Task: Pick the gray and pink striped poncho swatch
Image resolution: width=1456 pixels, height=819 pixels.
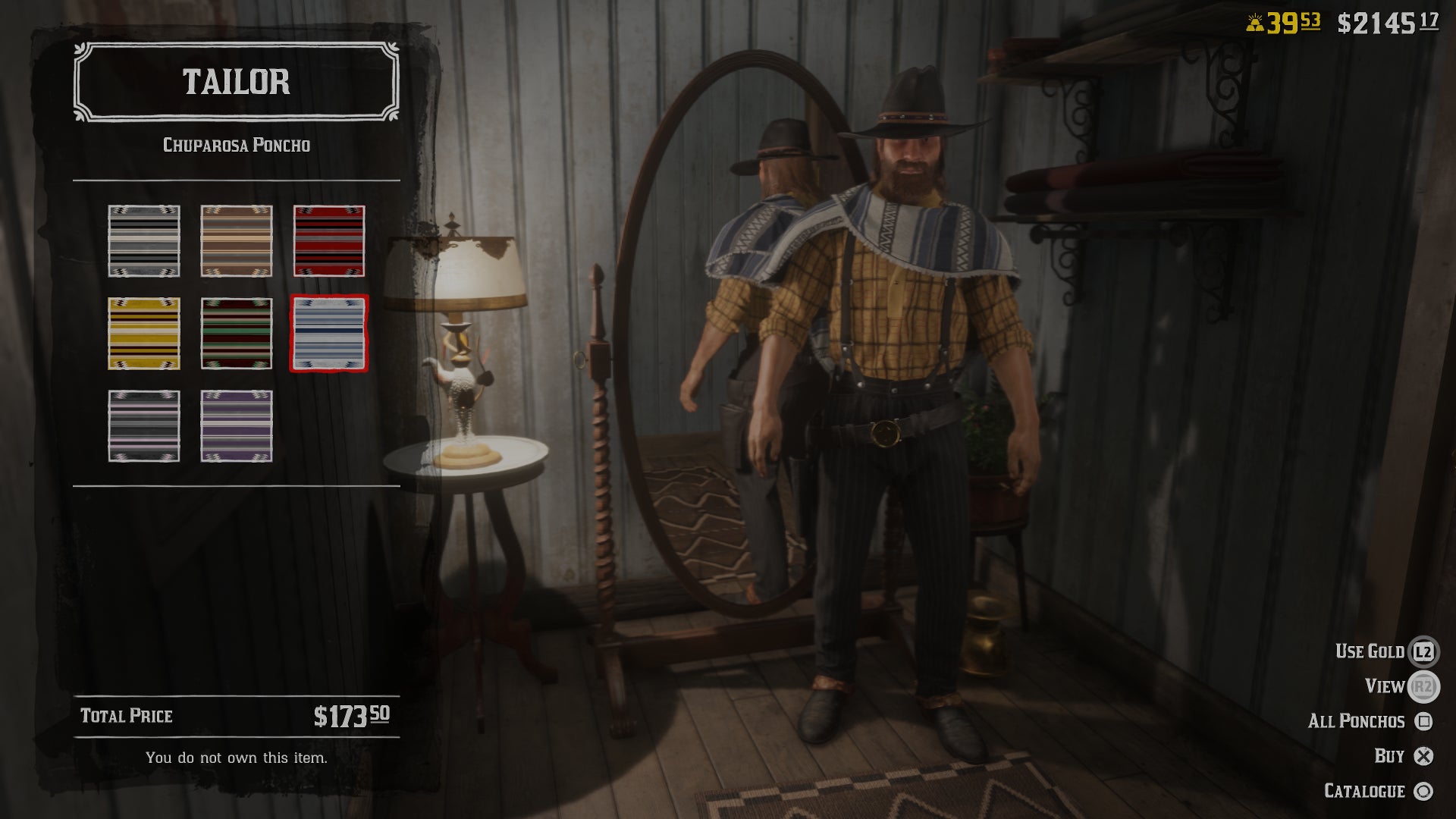Action: (144, 426)
